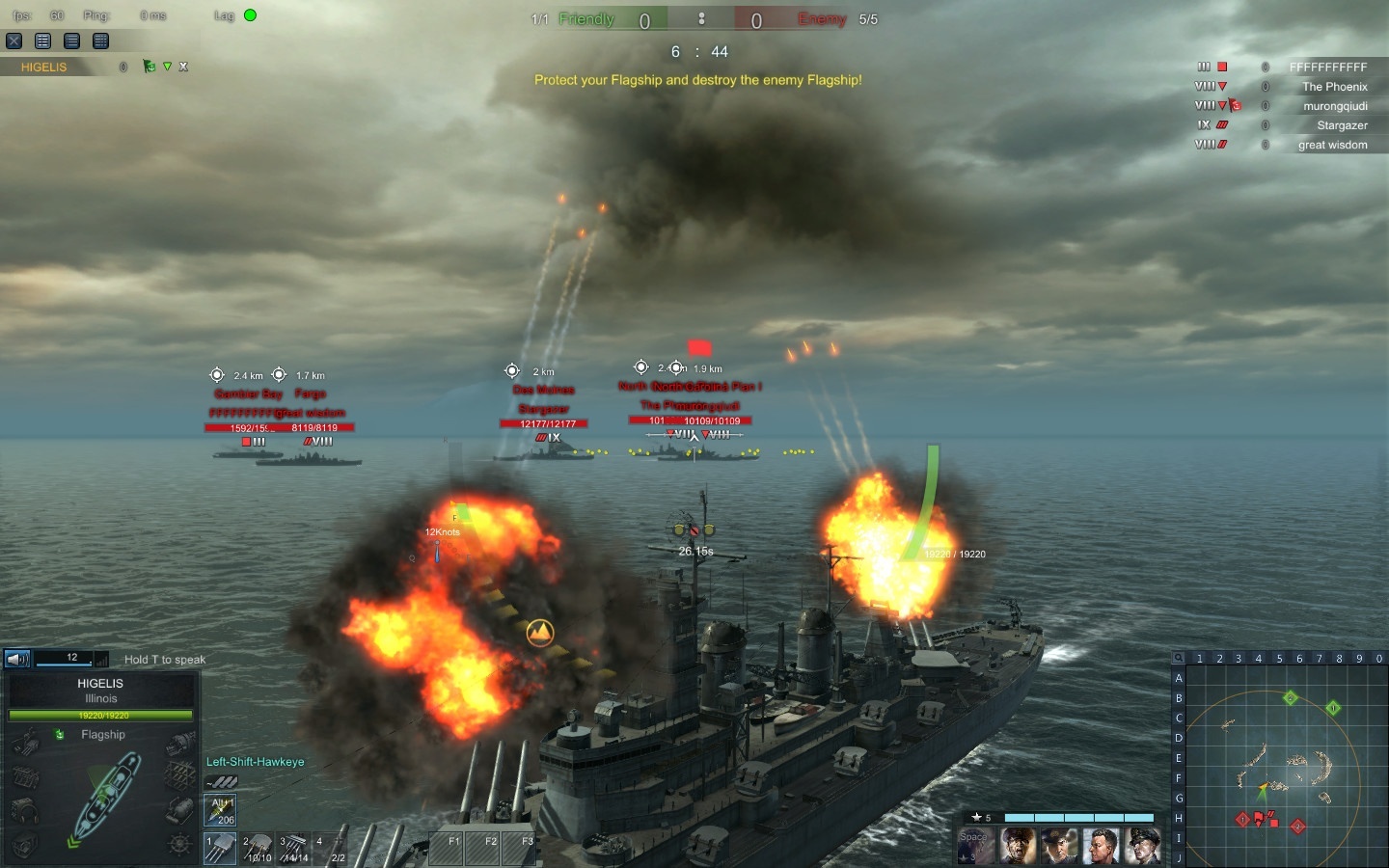
Task: Toggle the third chat filter list icon
Action: click(100, 41)
